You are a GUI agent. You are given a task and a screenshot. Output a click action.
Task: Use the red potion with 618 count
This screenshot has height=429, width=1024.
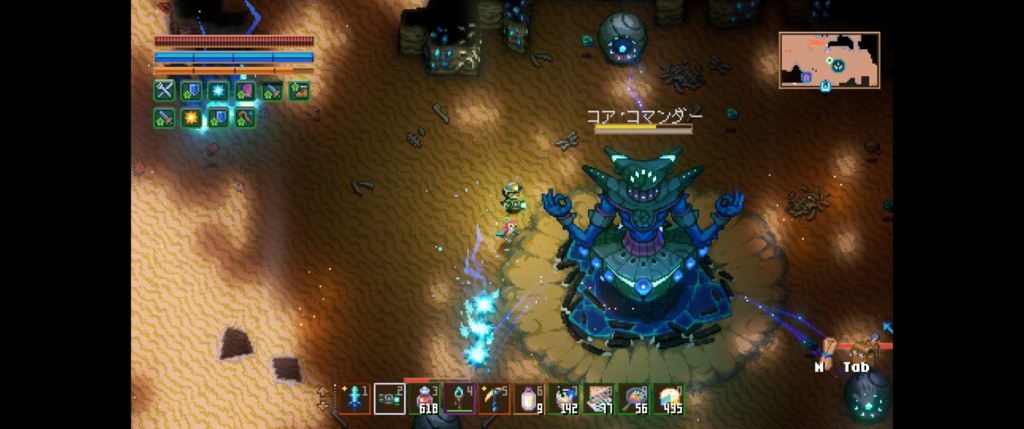pos(424,399)
